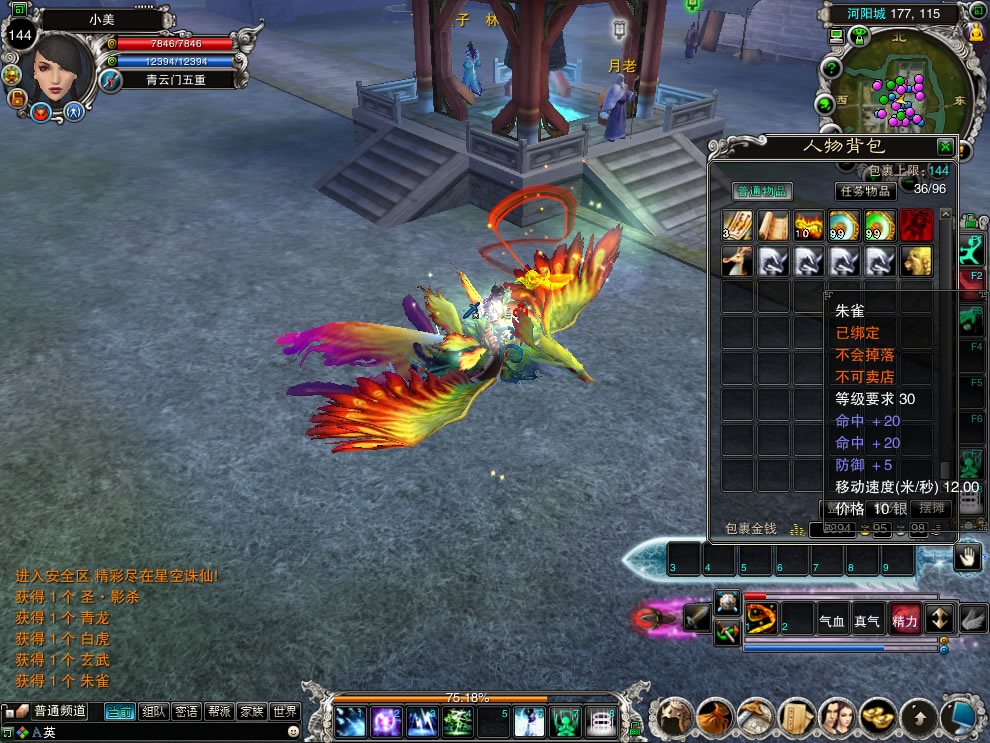The image size is (990, 743).
Task: Click the golden lion head item
Action: [x=916, y=261]
